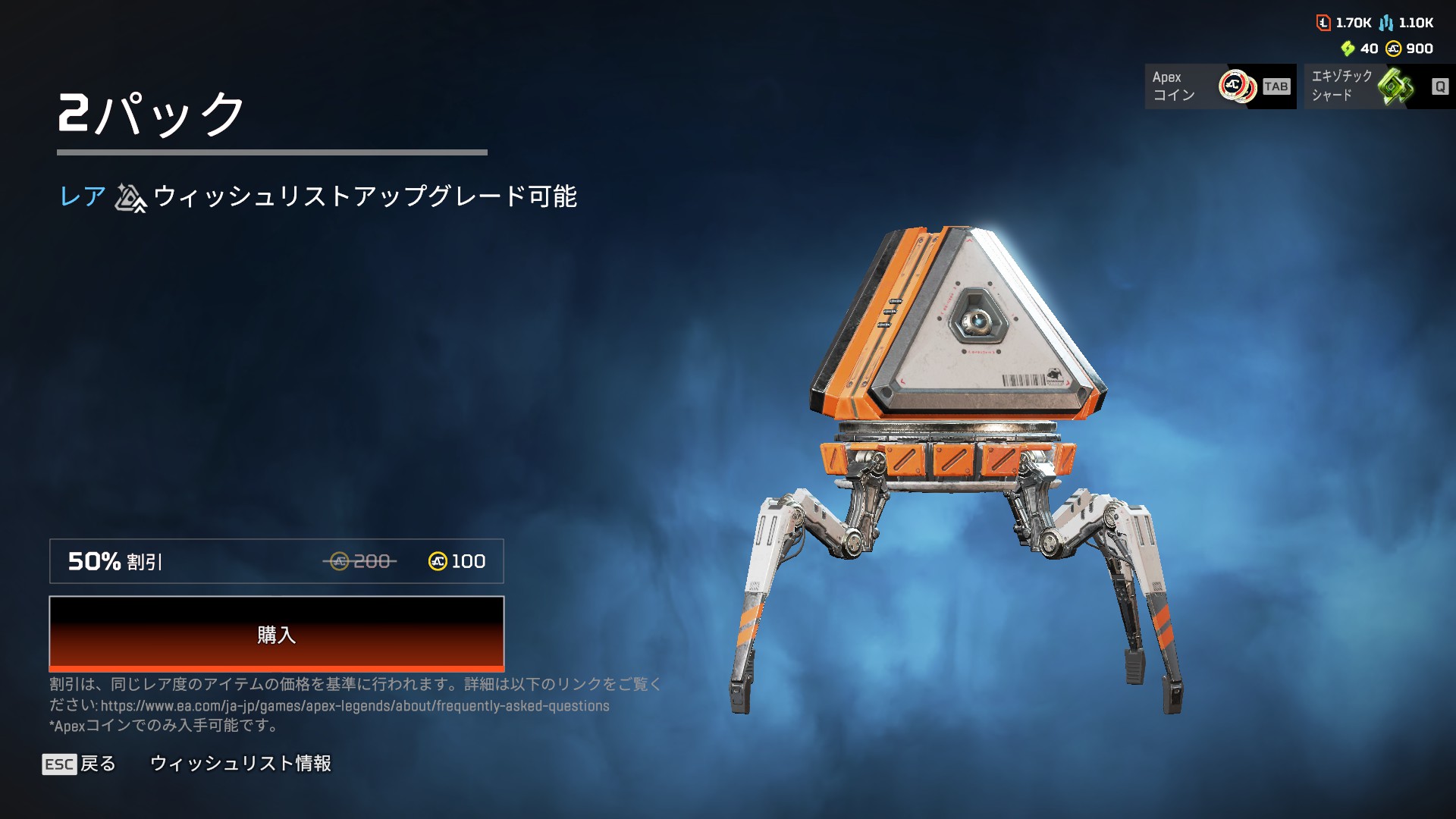Show ウィッシュリスト情報 details
Screen dimensions: 1456x819
240,764
